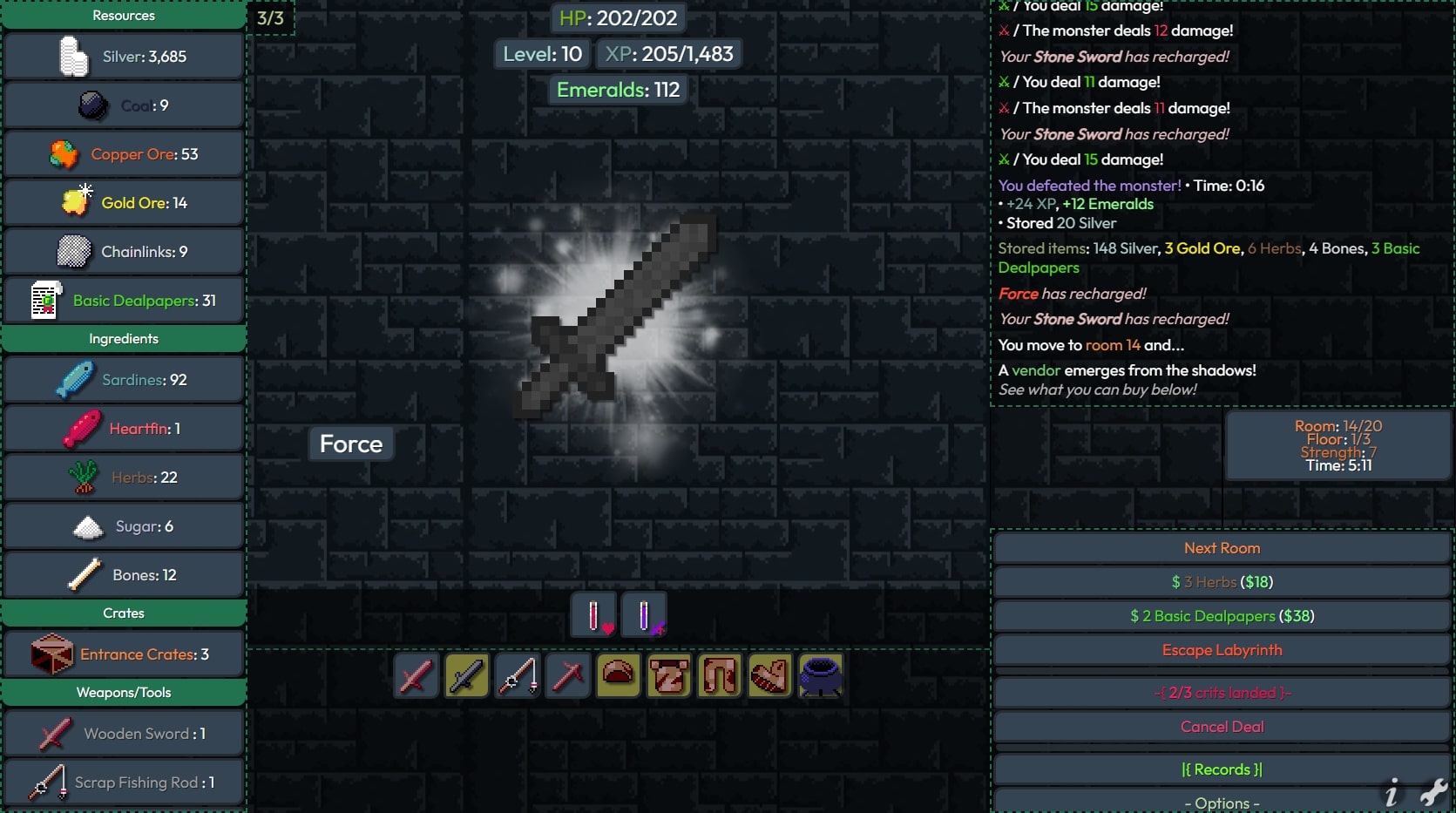This screenshot has width=1456, height=813.
Task: Activate the Force ability label
Action: [351, 444]
